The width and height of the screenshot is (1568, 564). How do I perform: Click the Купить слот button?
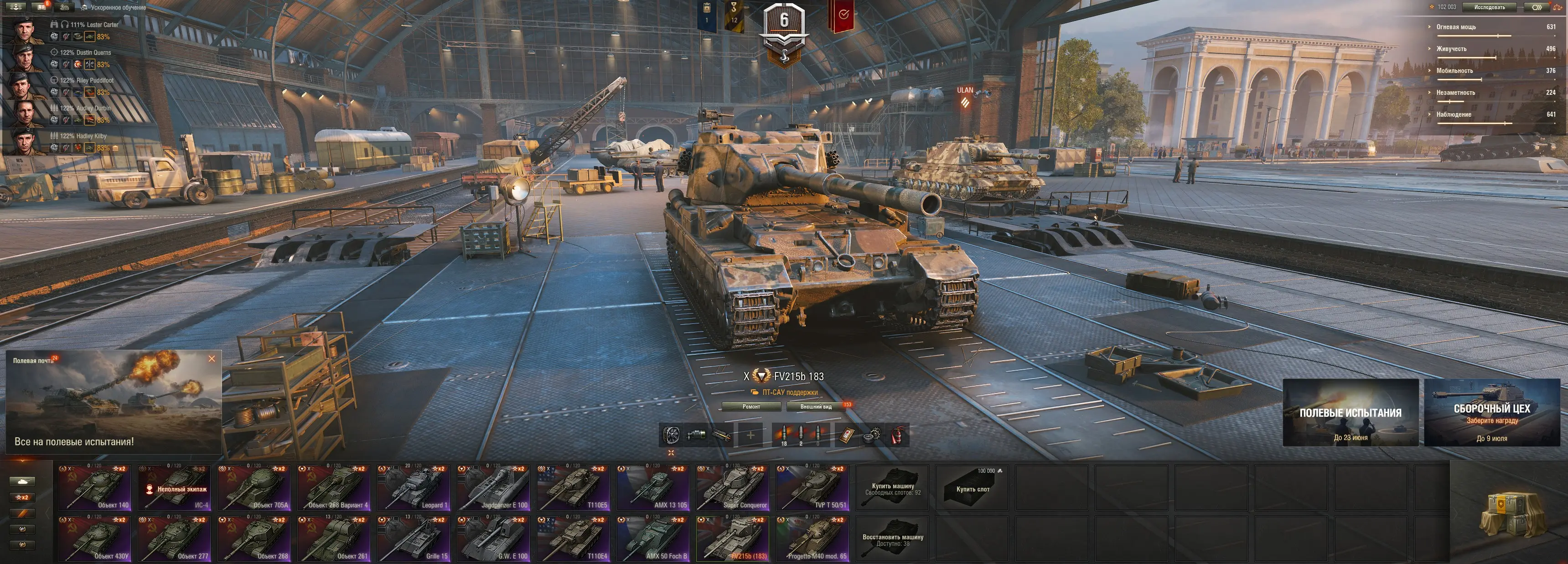coord(972,488)
